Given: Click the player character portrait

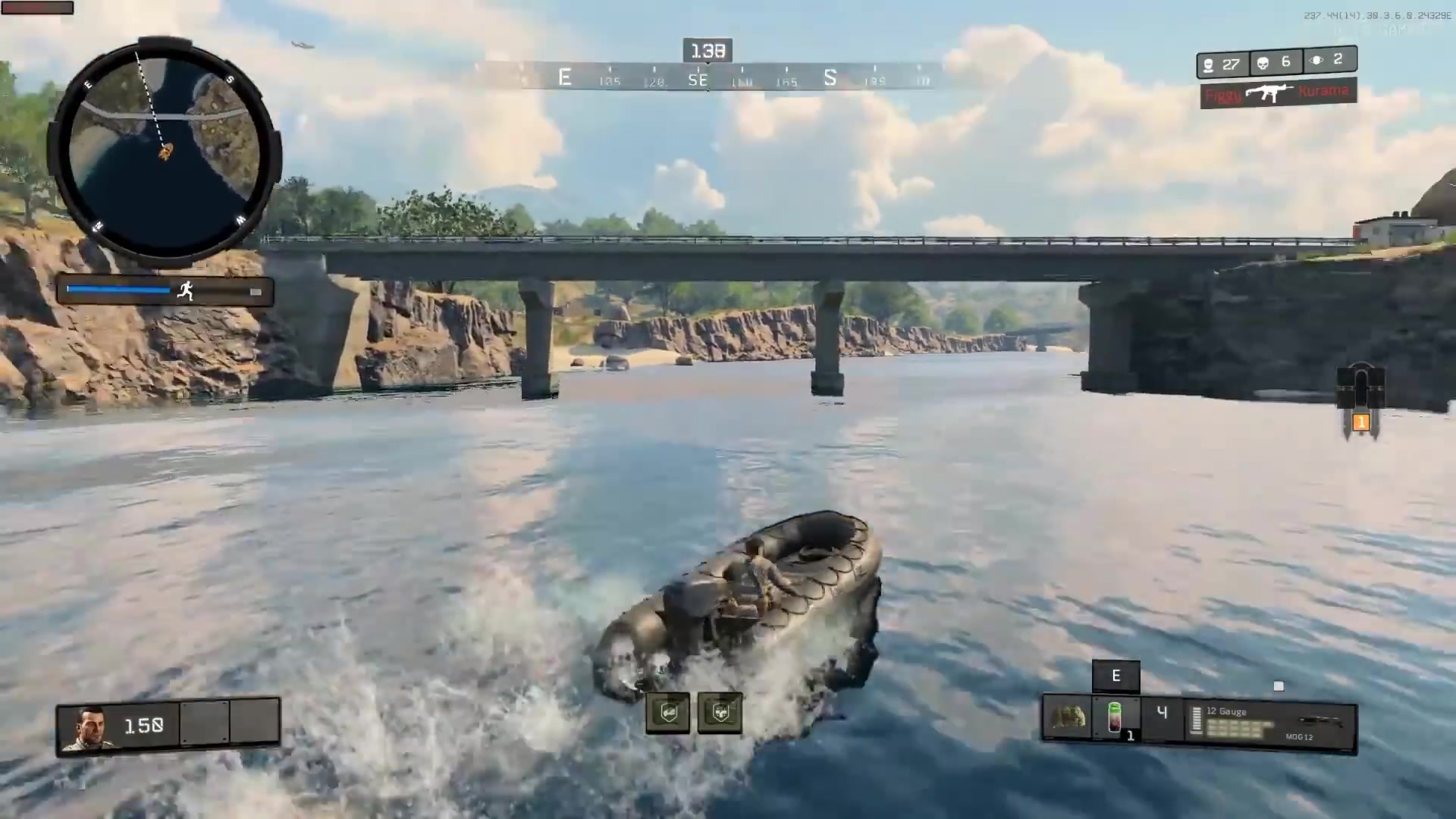Looking at the screenshot, I should [x=90, y=728].
